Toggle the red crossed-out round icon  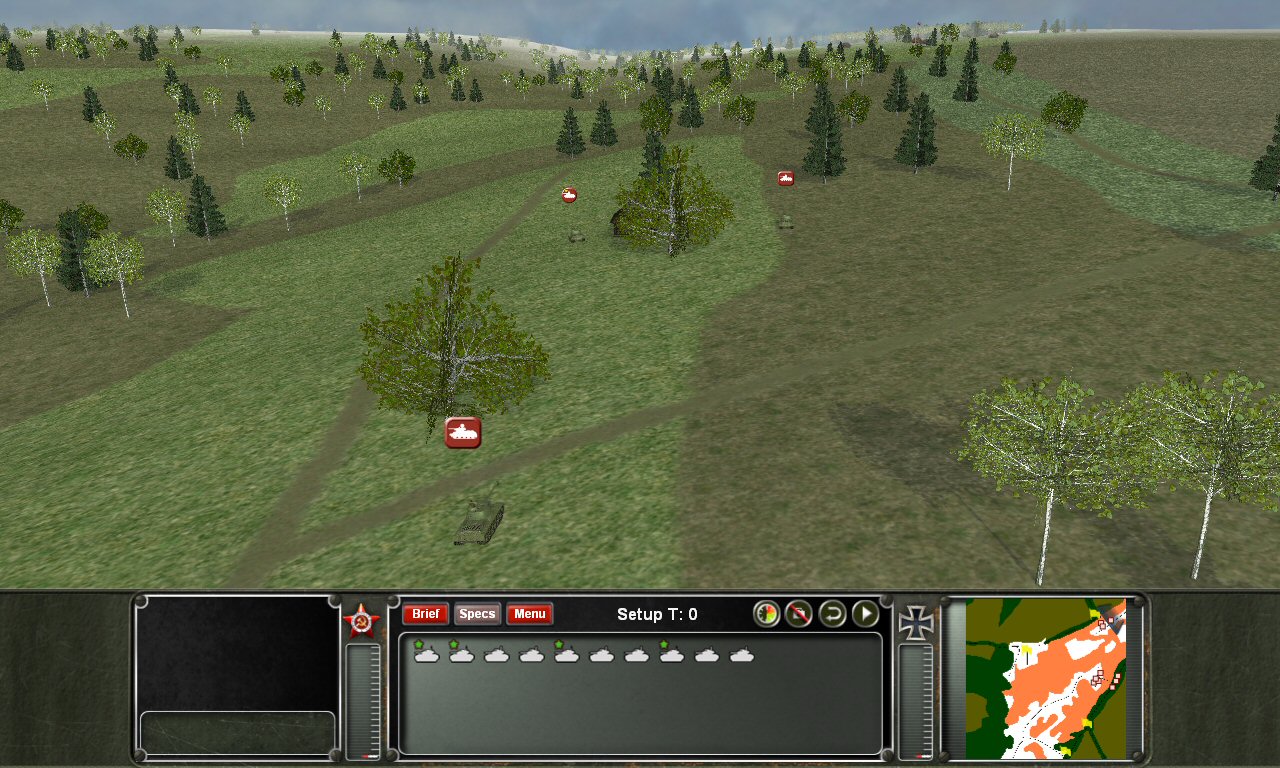point(799,614)
